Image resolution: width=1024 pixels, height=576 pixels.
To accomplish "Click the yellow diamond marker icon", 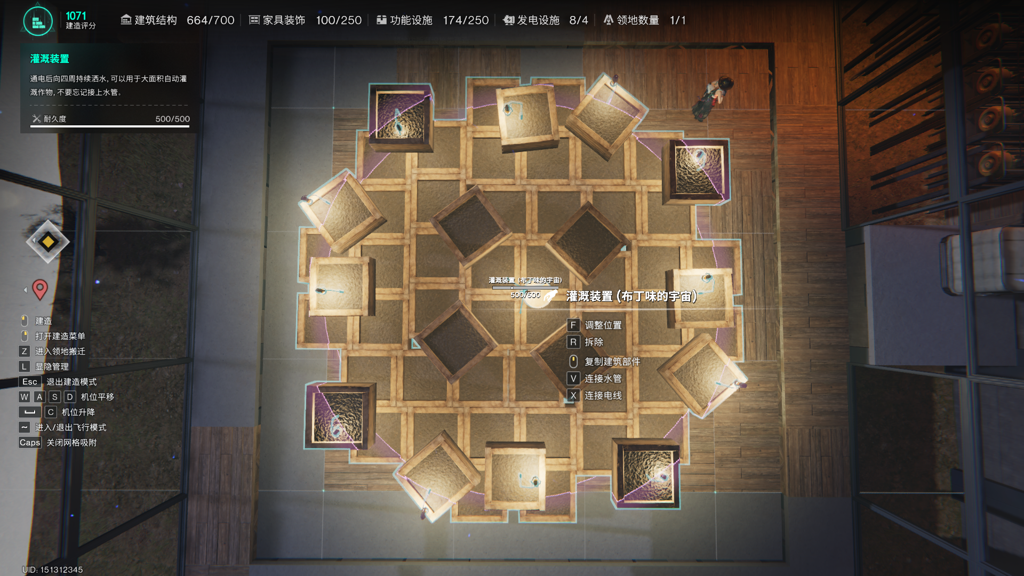I will pos(46,241).
